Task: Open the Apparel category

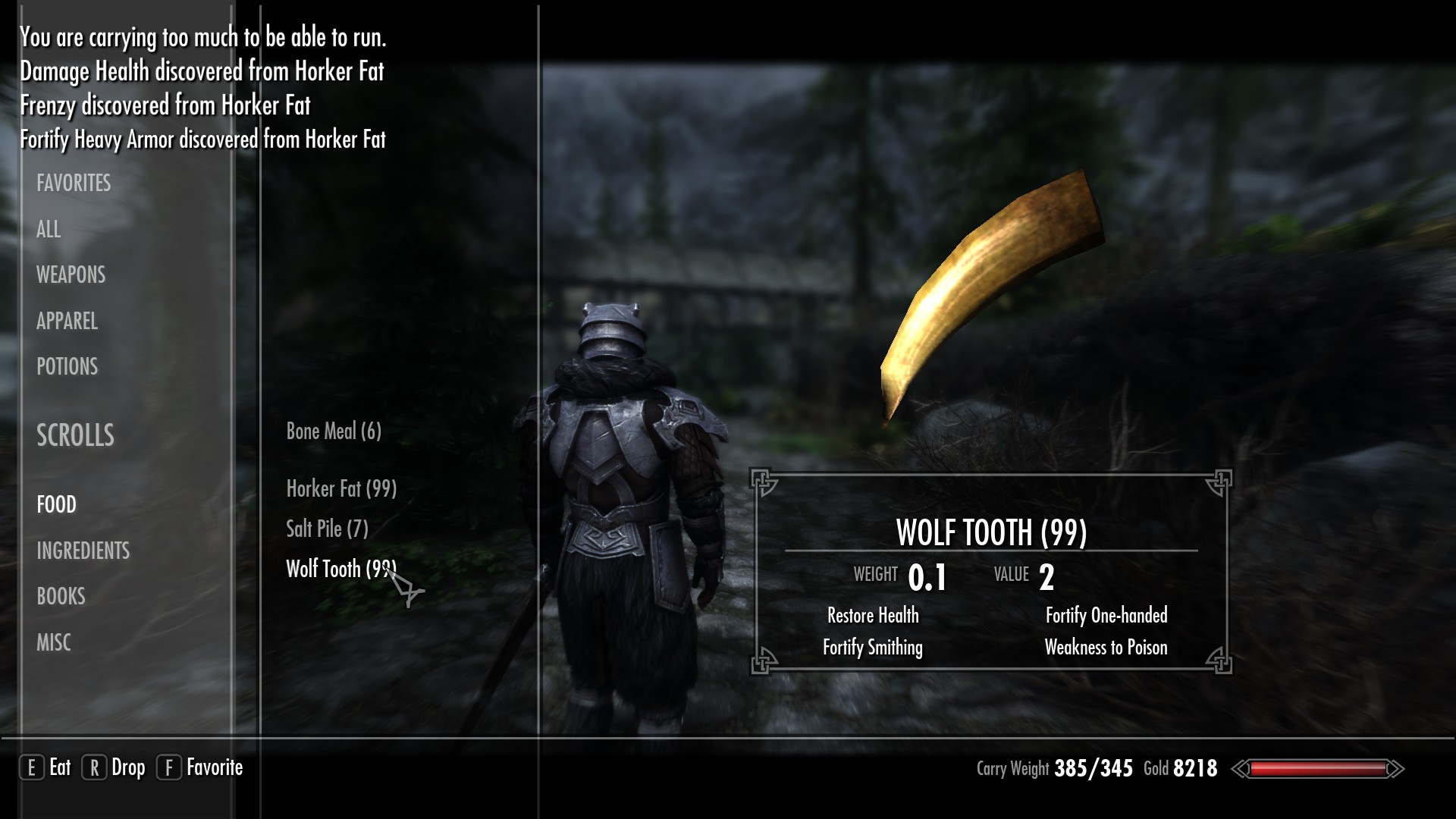Action: 67,321
